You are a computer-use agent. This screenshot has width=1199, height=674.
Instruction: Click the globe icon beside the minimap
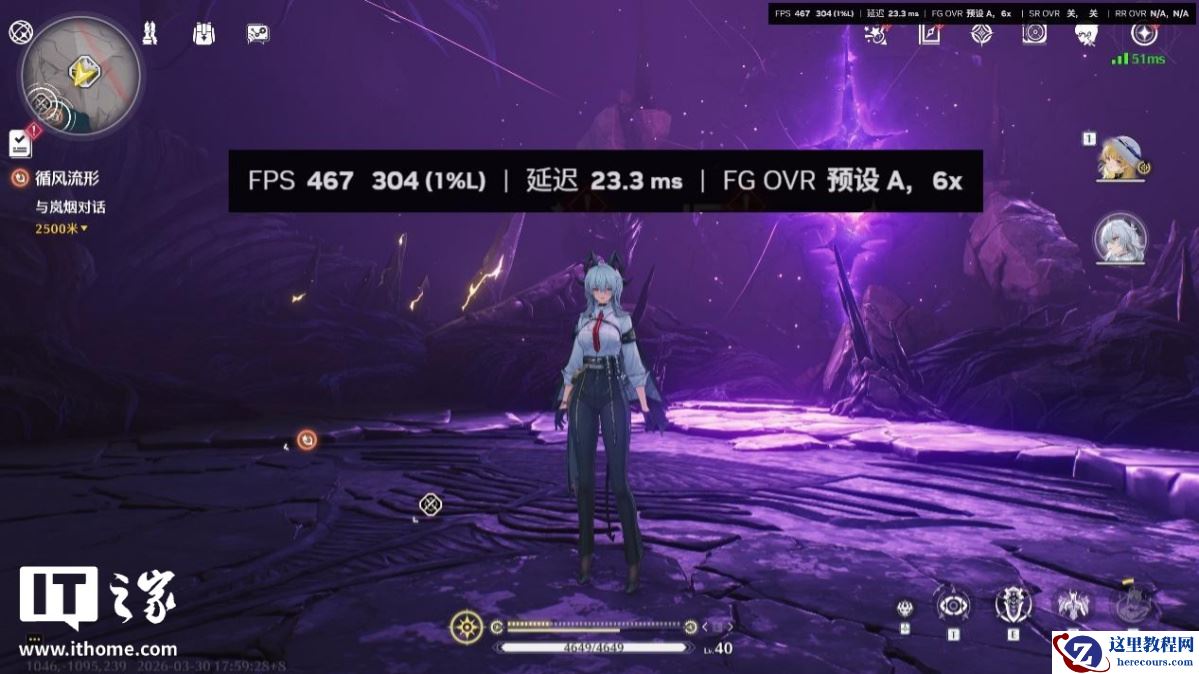pos(20,31)
